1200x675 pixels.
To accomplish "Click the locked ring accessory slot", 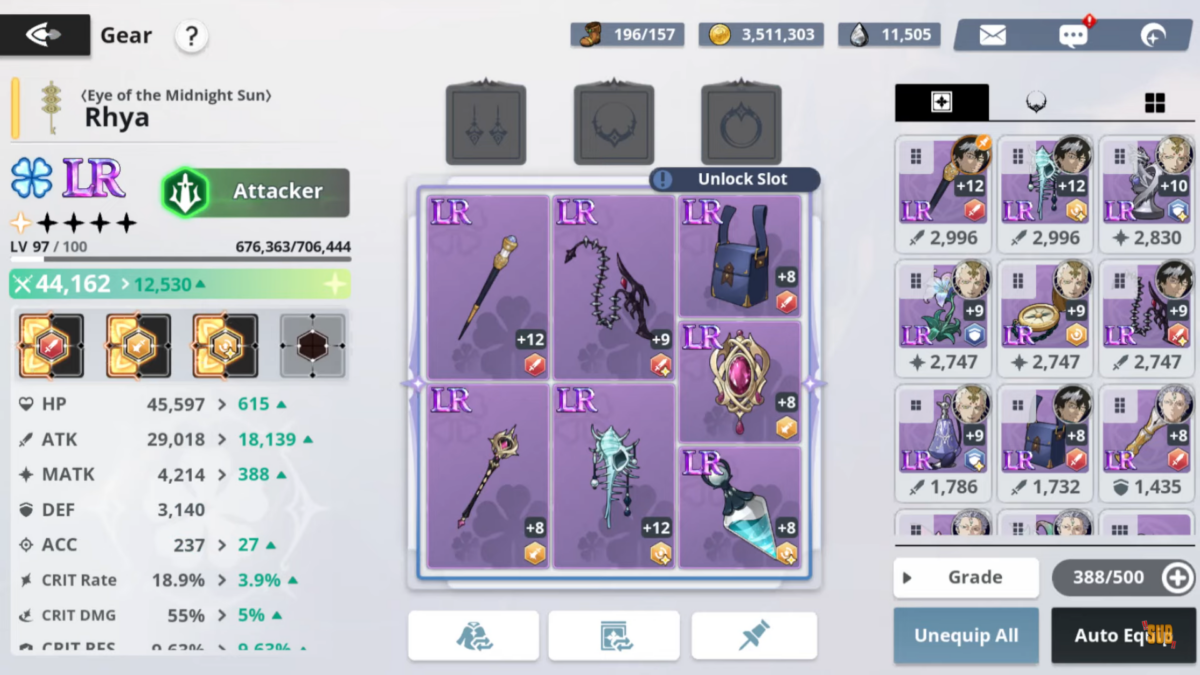I will click(741, 124).
